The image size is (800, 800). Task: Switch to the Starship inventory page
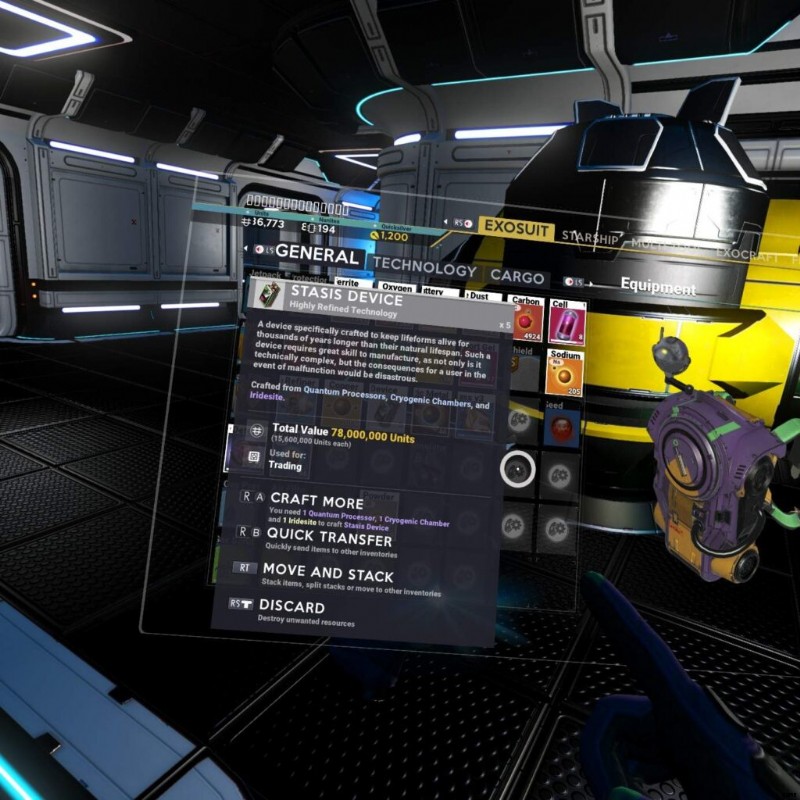[x=590, y=237]
